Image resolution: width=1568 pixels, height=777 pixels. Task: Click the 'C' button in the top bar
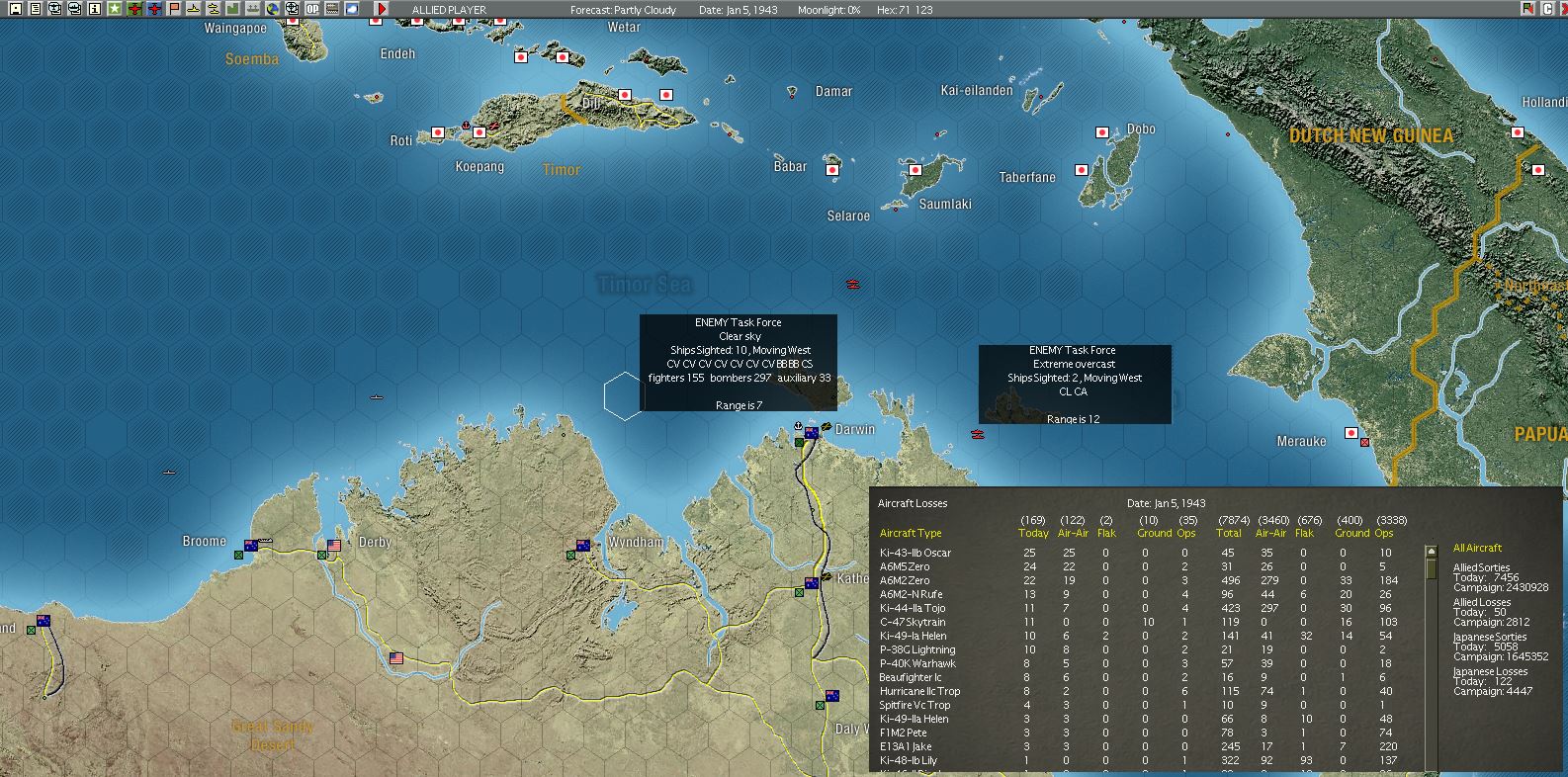pos(1547,9)
